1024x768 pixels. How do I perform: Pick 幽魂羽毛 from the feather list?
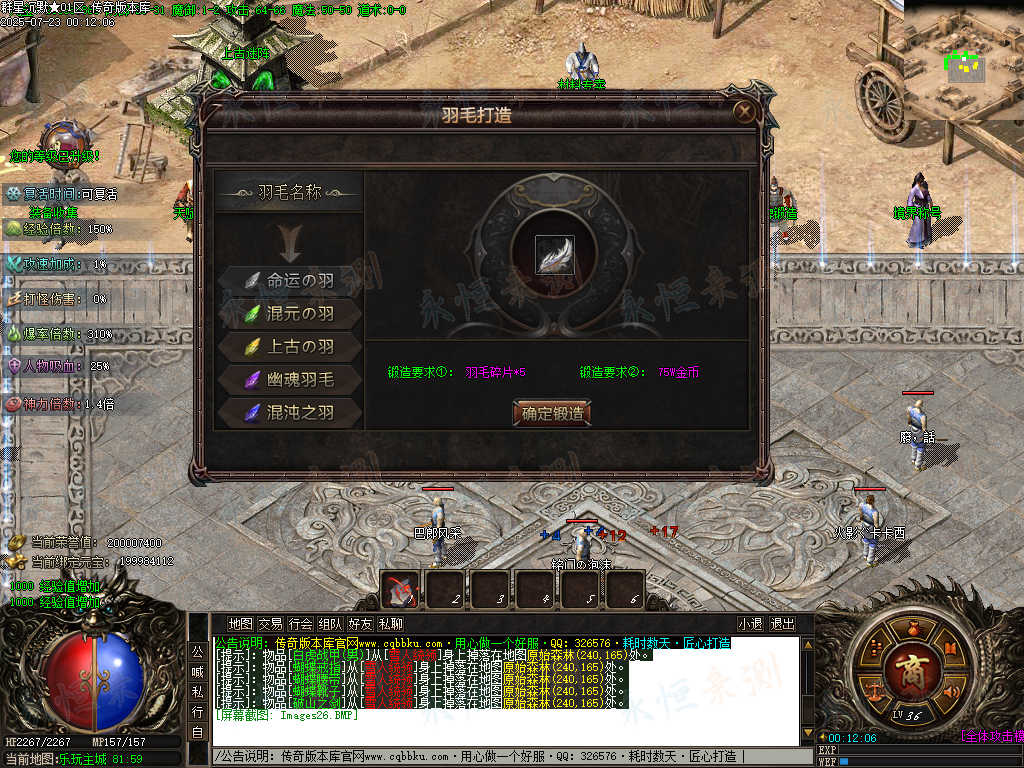(x=289, y=379)
